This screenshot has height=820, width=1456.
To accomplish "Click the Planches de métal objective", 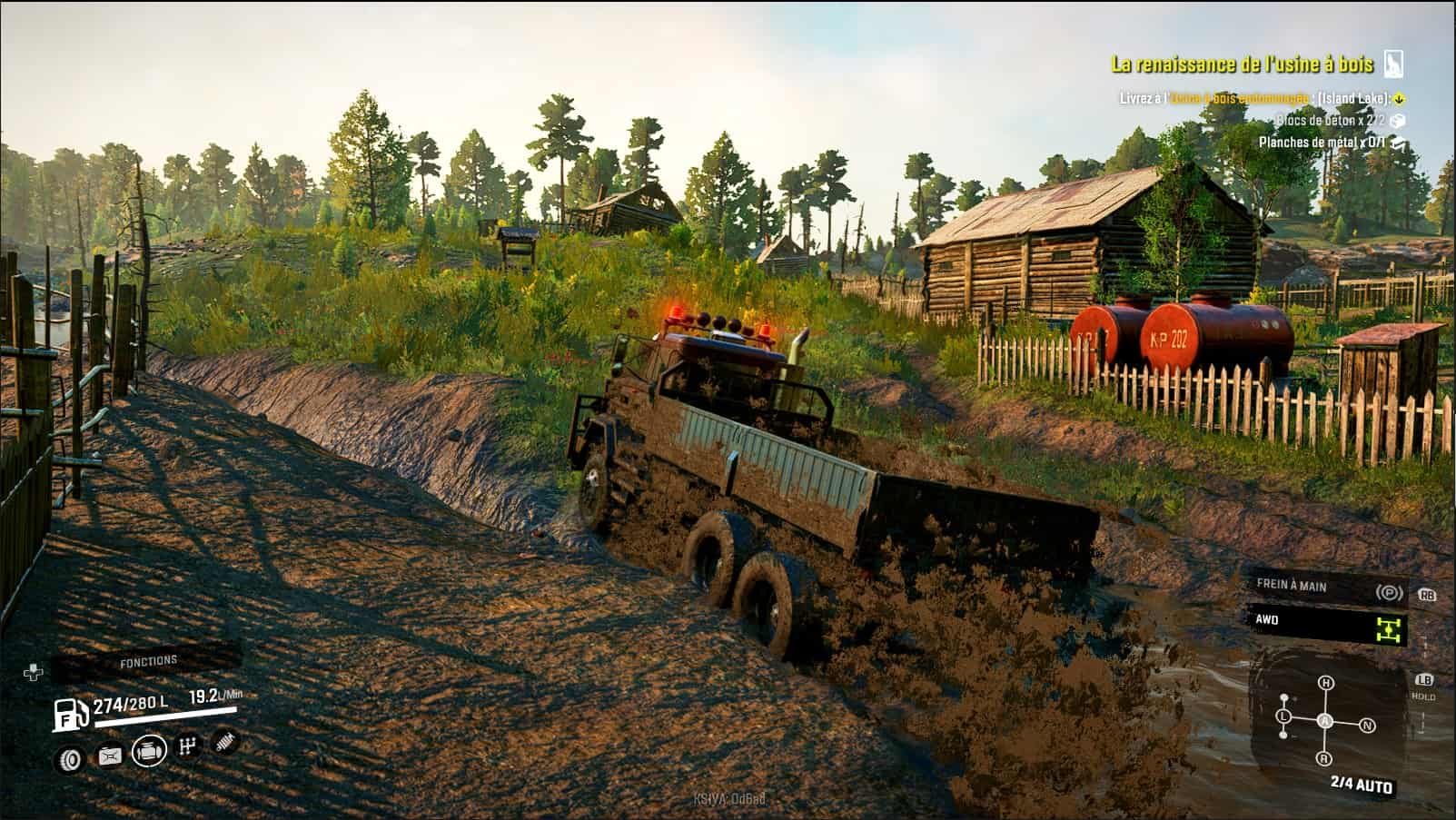I will tap(1322, 143).
